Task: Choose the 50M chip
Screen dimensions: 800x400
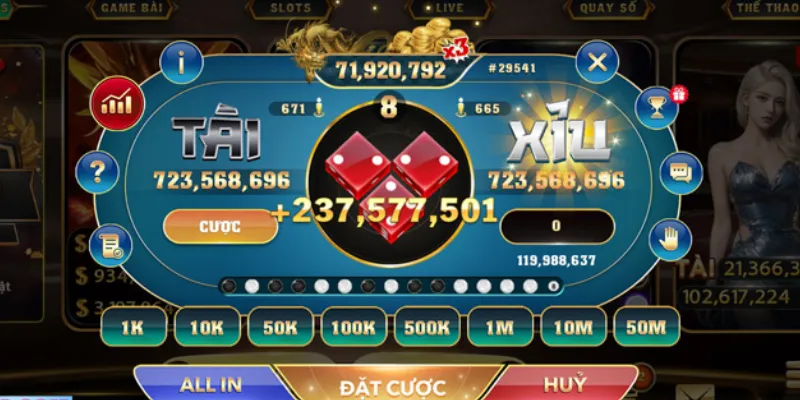Action: point(646,327)
